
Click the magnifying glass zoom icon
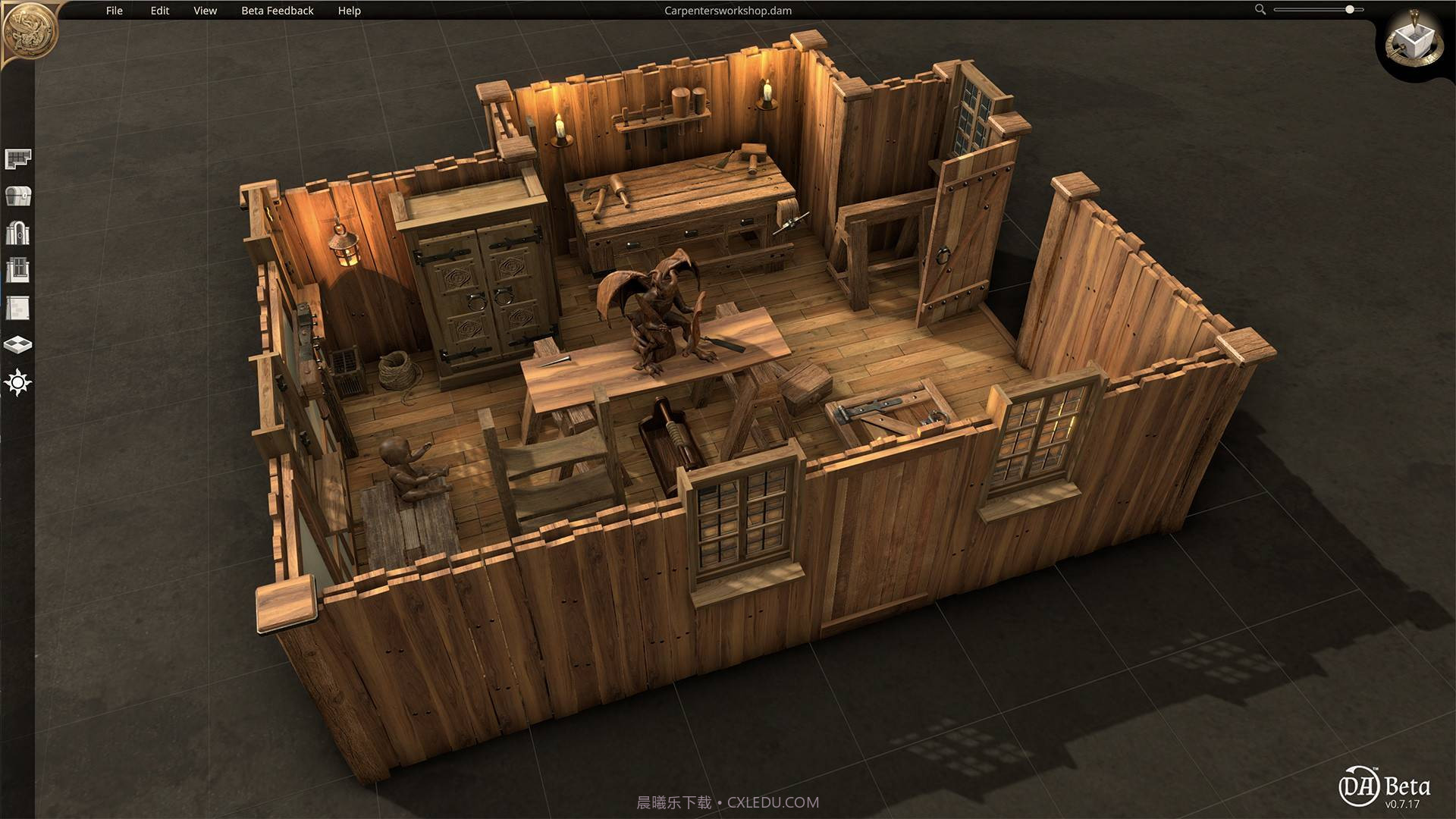click(1260, 10)
